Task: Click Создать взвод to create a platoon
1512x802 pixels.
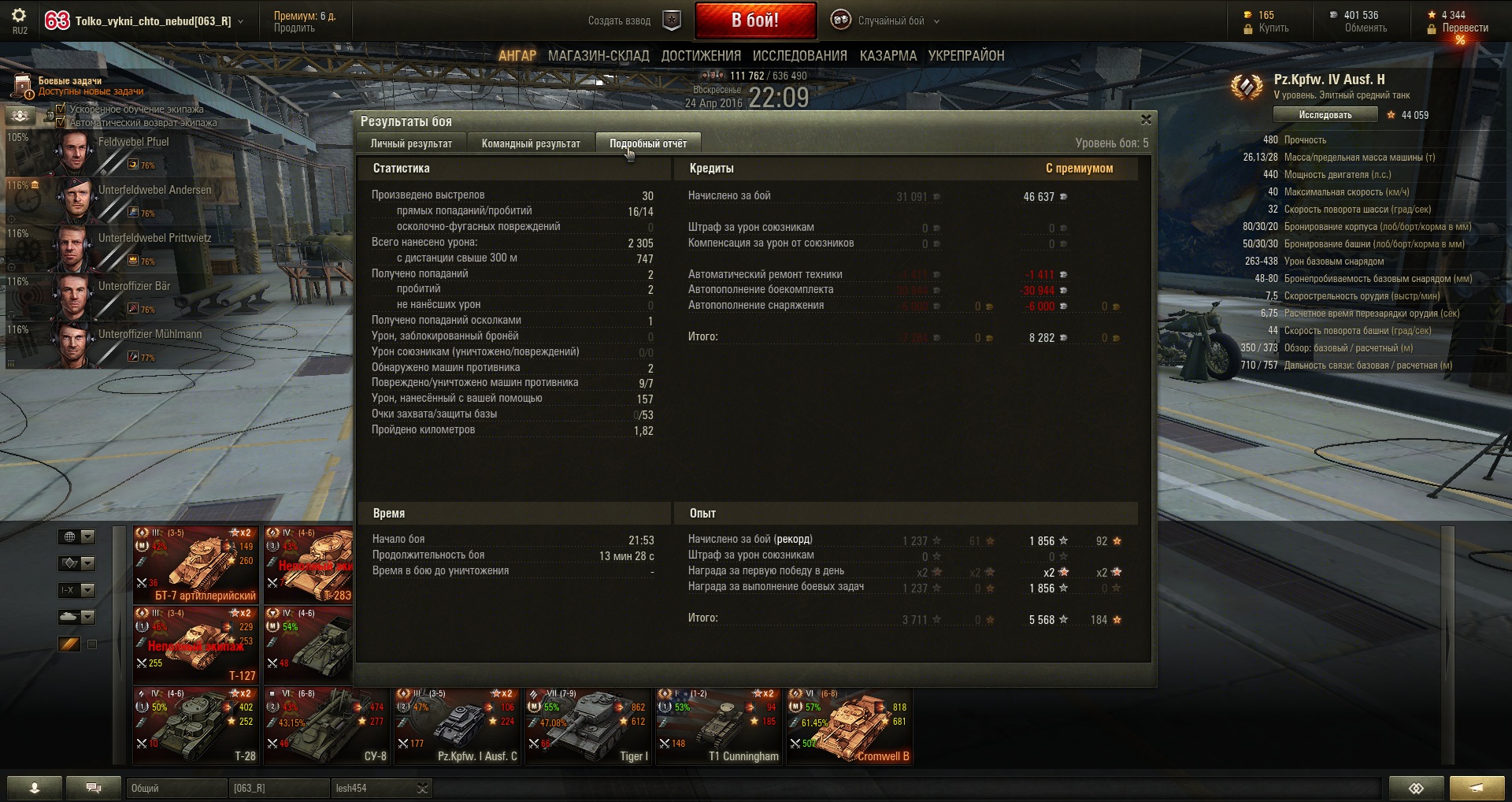Action: [620, 21]
